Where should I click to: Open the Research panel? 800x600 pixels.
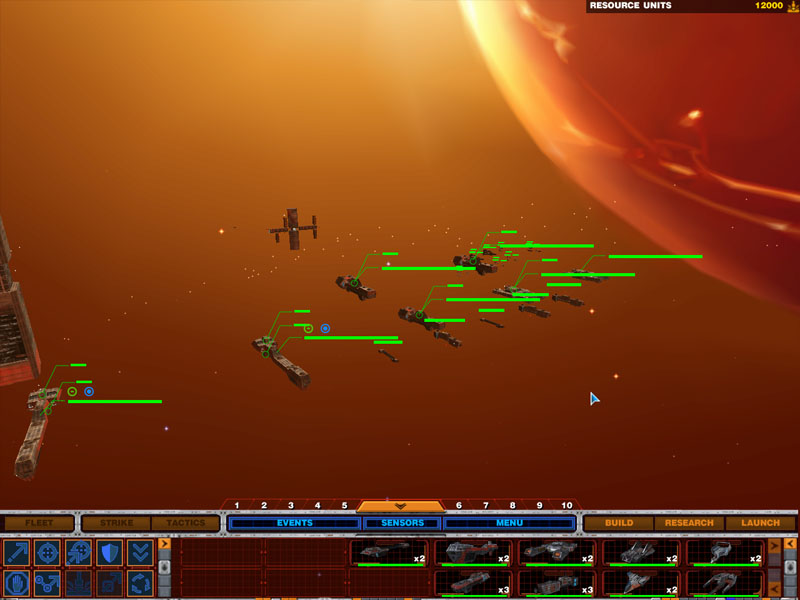pos(689,523)
